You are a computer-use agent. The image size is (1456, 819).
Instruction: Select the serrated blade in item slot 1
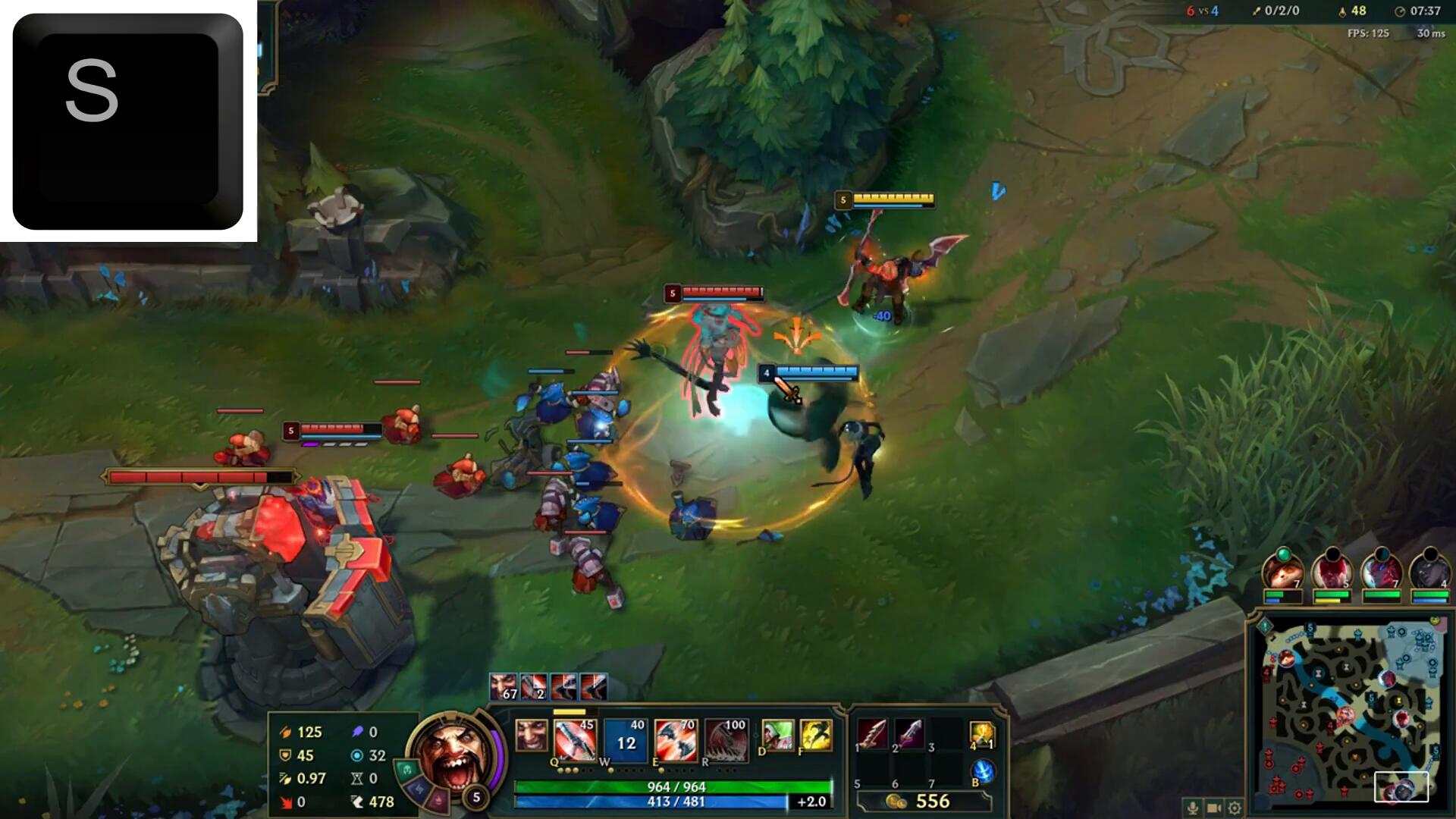(872, 735)
